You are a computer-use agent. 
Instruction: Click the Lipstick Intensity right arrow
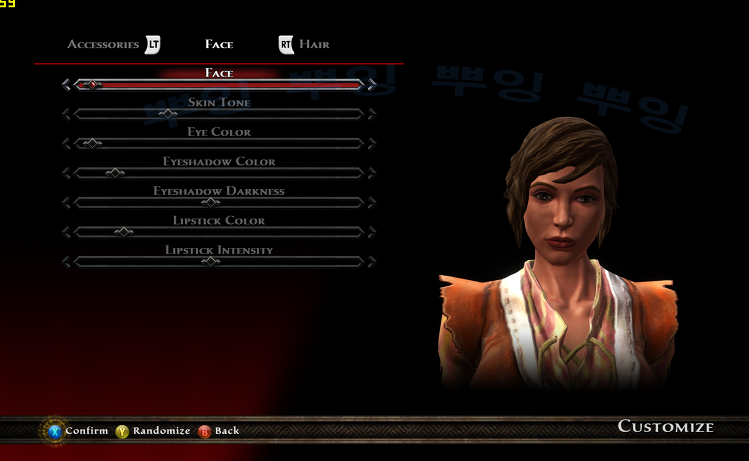tap(371, 261)
